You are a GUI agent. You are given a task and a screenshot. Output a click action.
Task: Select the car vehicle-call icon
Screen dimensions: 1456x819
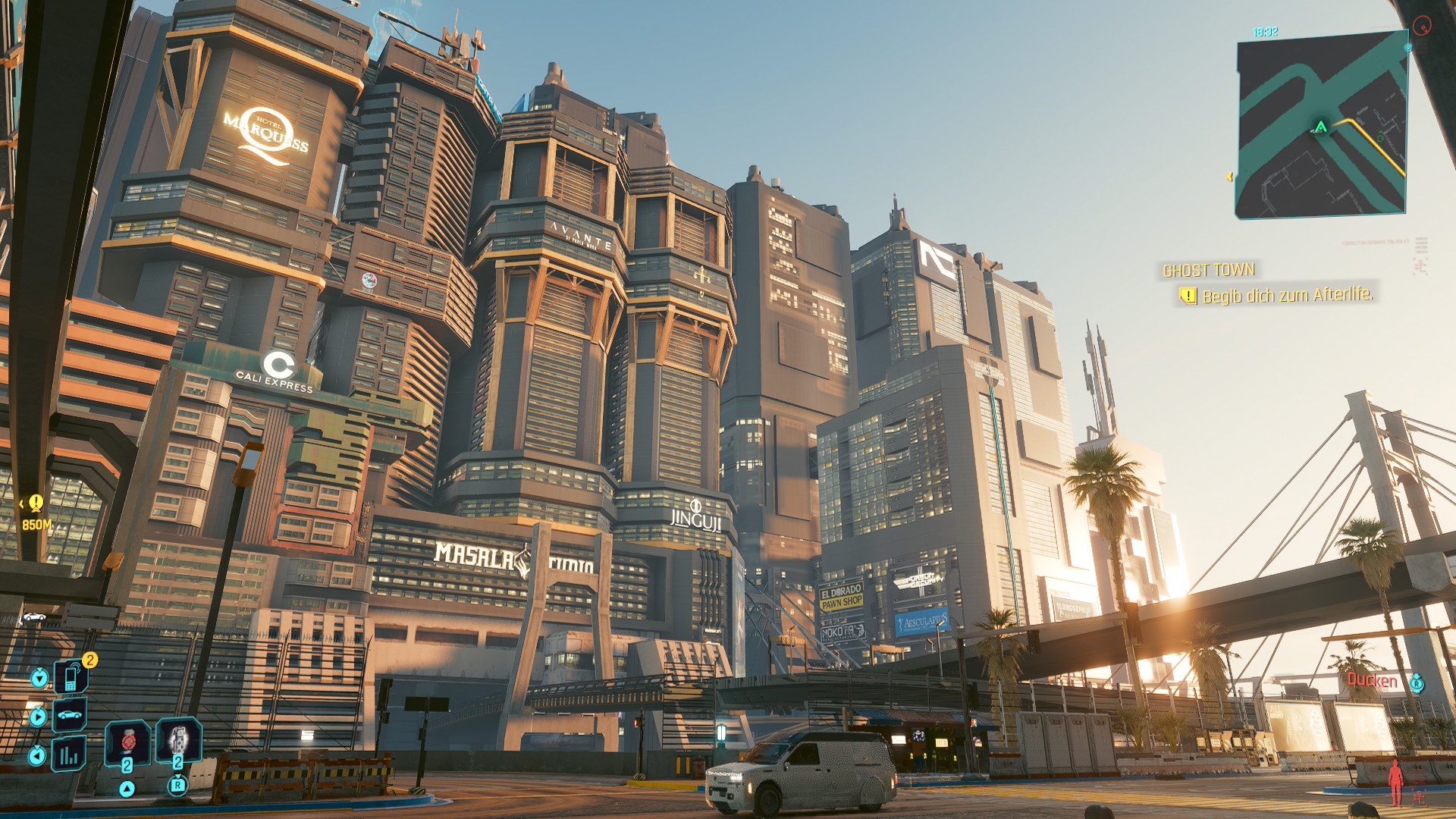pos(70,715)
